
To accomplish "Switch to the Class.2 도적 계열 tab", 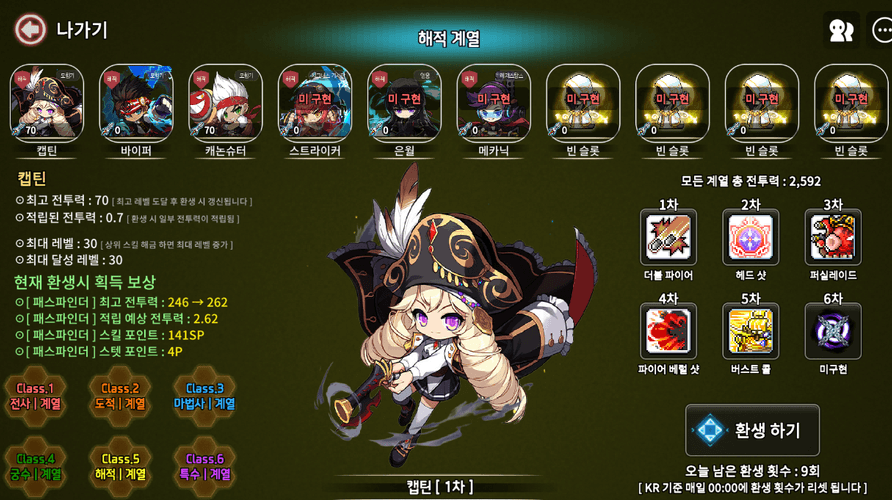I will pos(120,396).
